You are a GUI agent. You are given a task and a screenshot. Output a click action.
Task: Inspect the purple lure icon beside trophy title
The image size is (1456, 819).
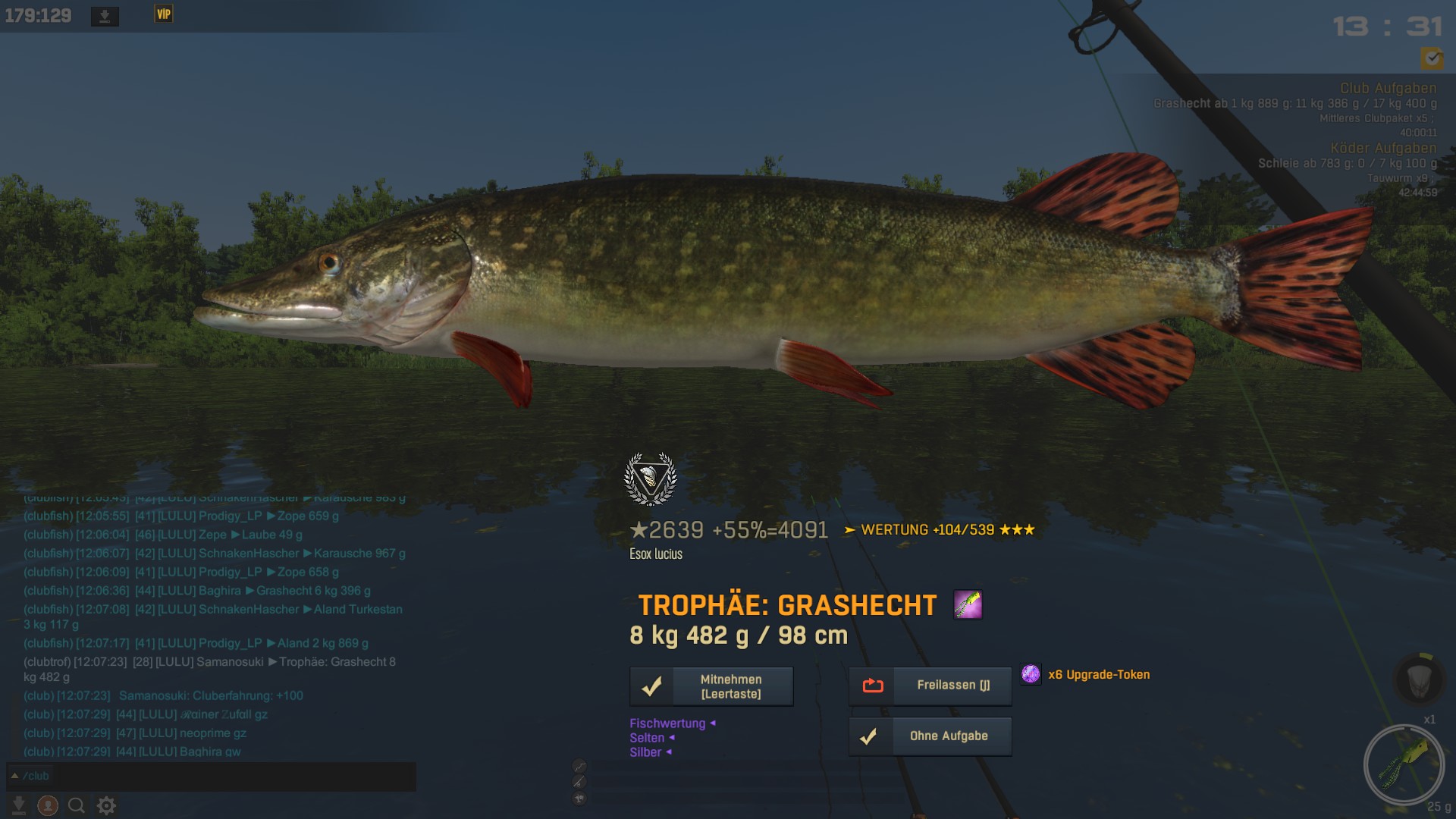[x=967, y=605]
